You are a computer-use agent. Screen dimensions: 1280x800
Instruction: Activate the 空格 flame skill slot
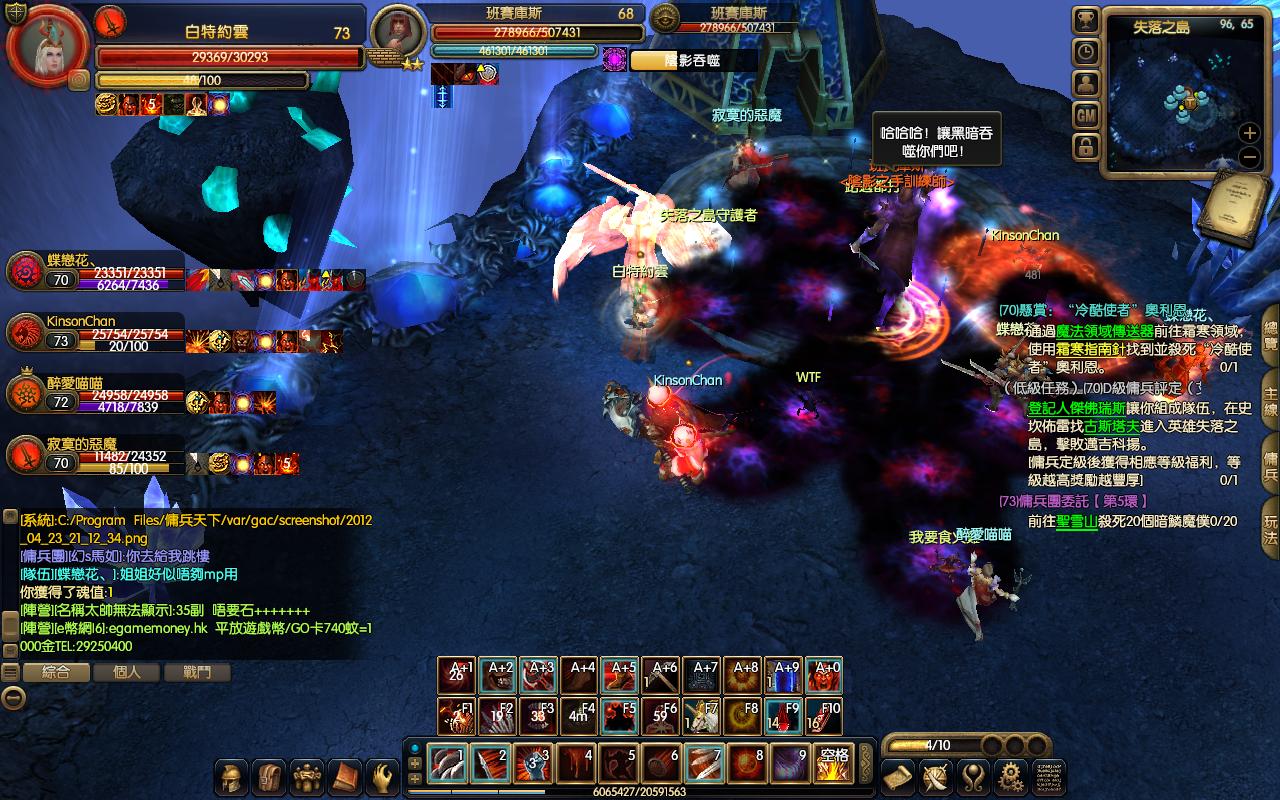click(x=833, y=765)
